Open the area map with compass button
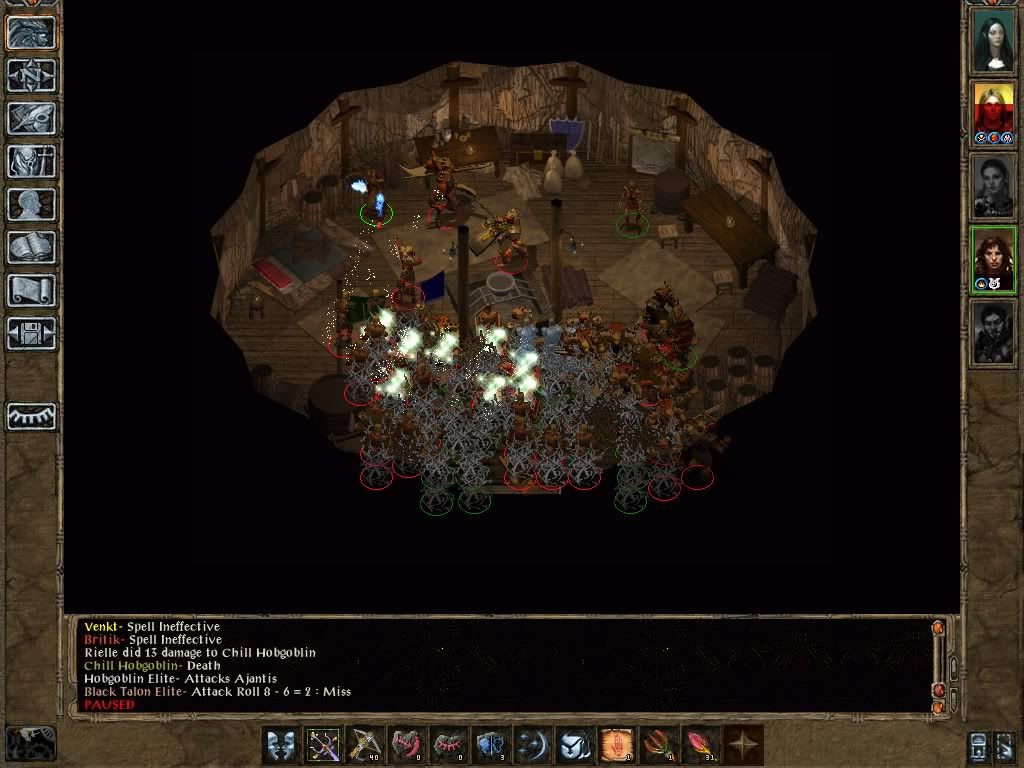1024x768 pixels. [x=31, y=75]
